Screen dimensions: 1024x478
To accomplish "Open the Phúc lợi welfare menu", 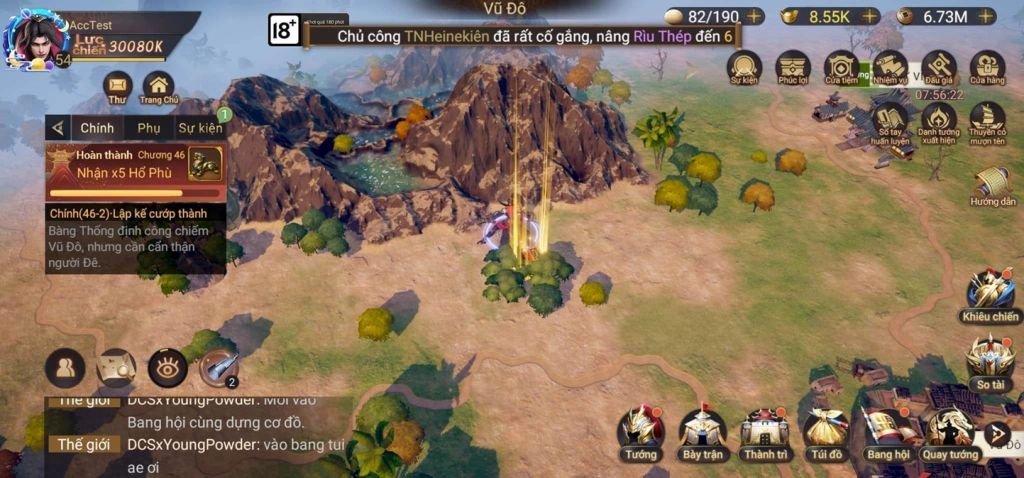I will tap(792, 67).
